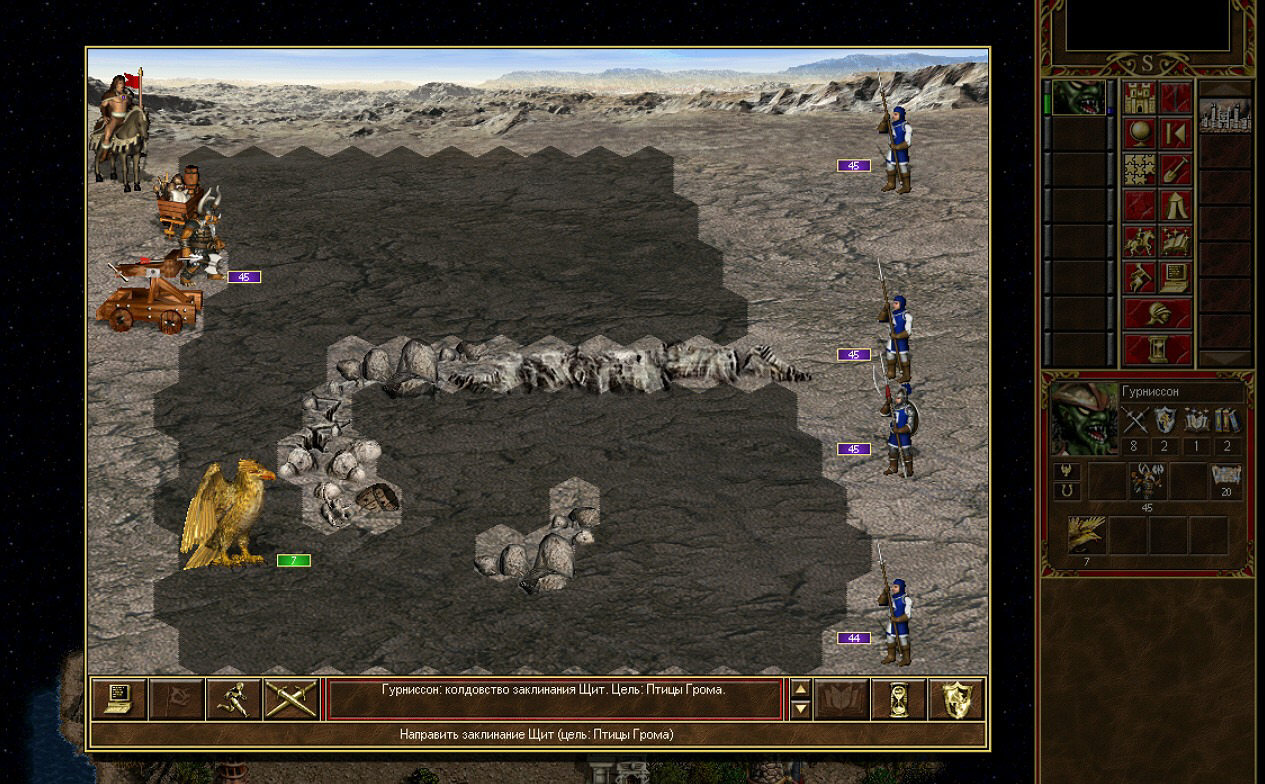Enable auto-combat with the crossed swords button
This screenshot has height=784, width=1265.
click(x=291, y=699)
